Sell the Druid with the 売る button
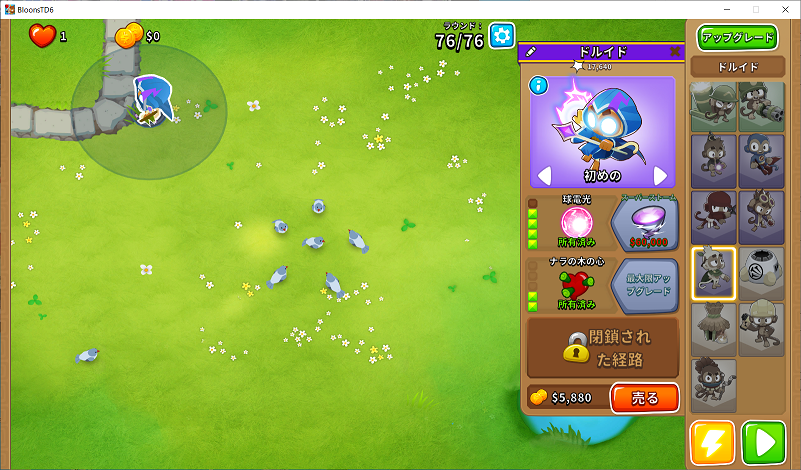801x470 pixels. pos(644,397)
